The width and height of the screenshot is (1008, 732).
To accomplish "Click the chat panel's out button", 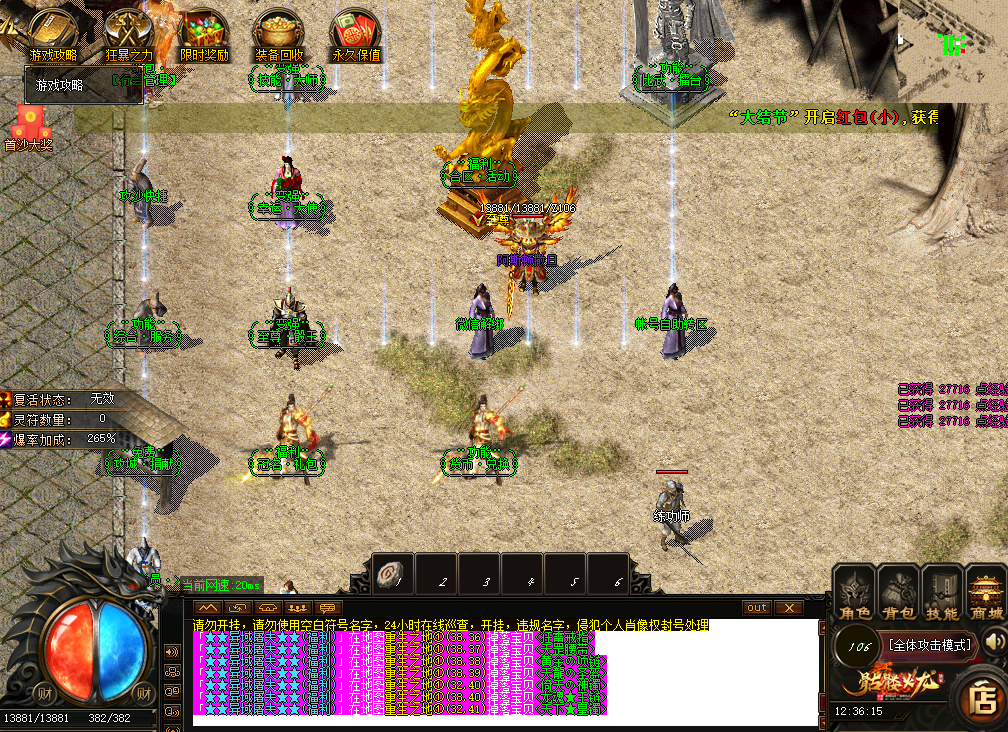I will pos(757,608).
